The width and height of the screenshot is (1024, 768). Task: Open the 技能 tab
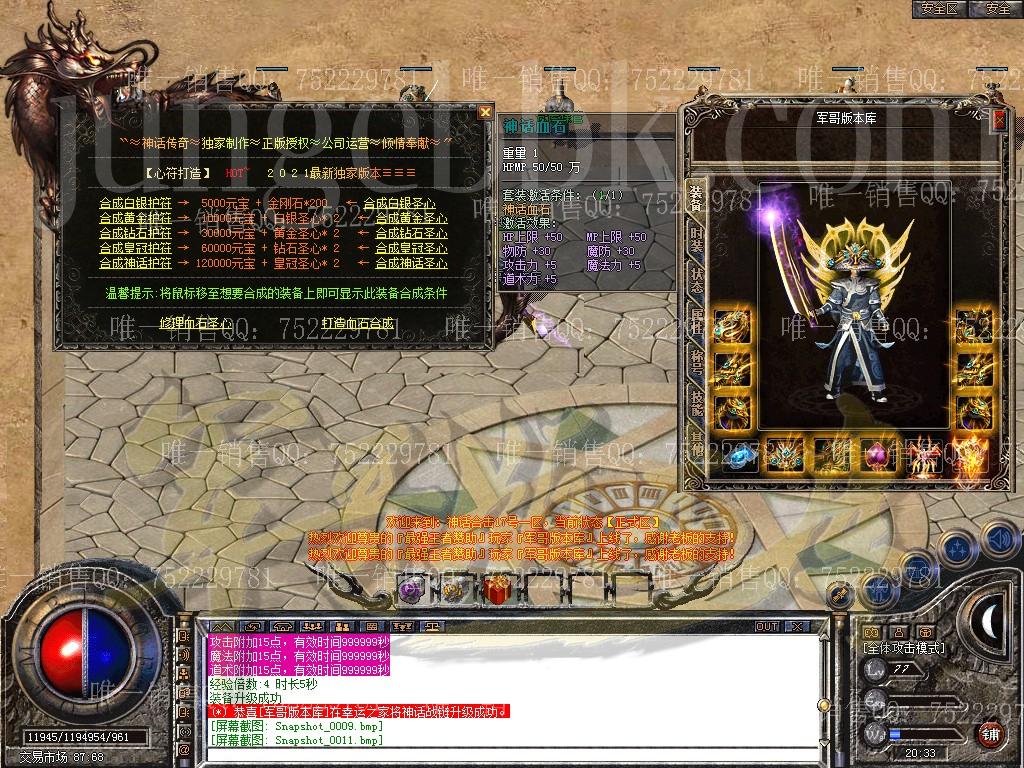[696, 405]
